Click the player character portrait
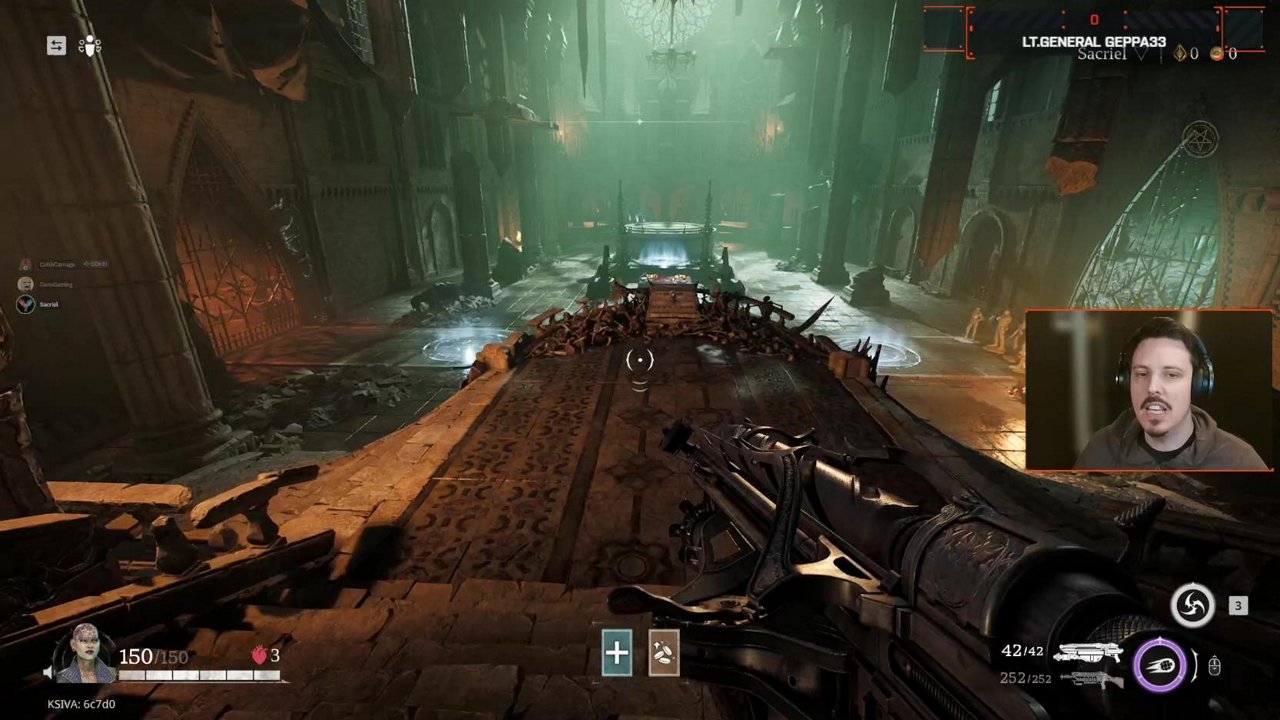The image size is (1280, 720). coord(85,656)
